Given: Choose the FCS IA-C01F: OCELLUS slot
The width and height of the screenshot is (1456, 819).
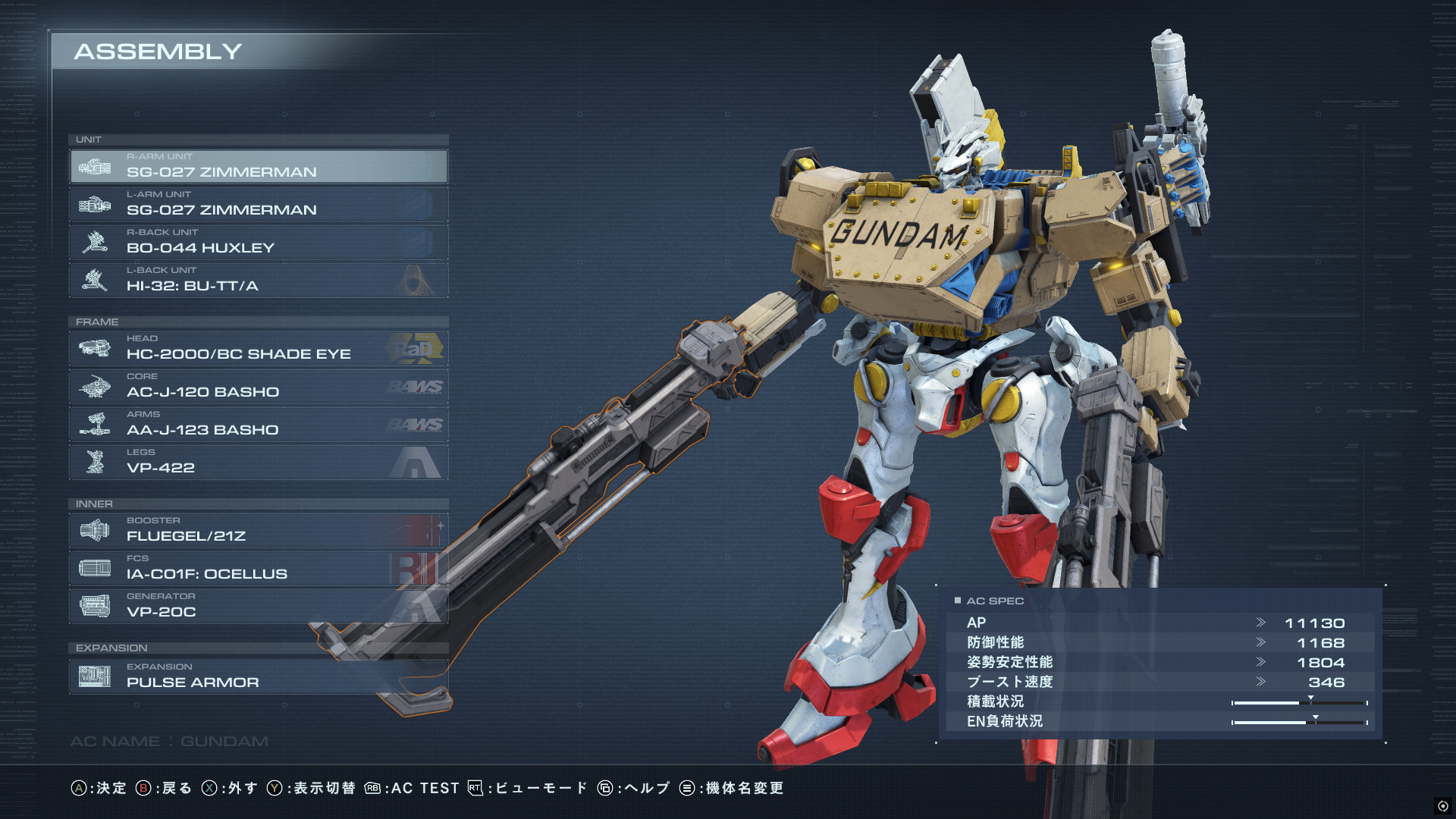Looking at the screenshot, I should pyautogui.click(x=258, y=568).
